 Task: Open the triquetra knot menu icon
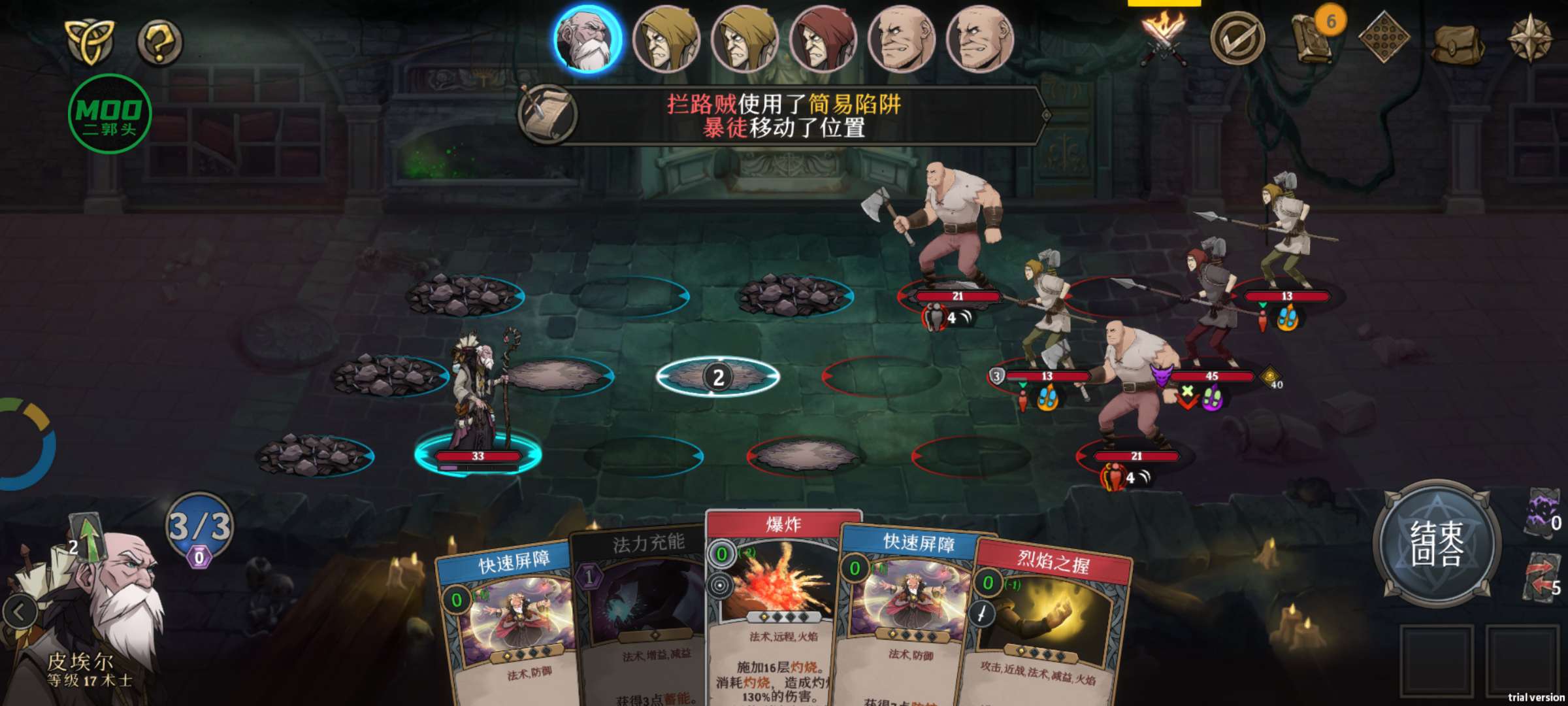pyautogui.click(x=90, y=41)
